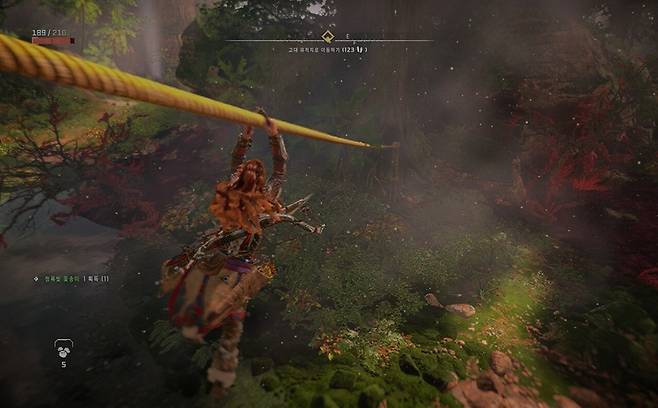Image resolution: width=658 pixels, height=408 pixels.
Task: Click the green item pickup notification
Action: coord(71,278)
